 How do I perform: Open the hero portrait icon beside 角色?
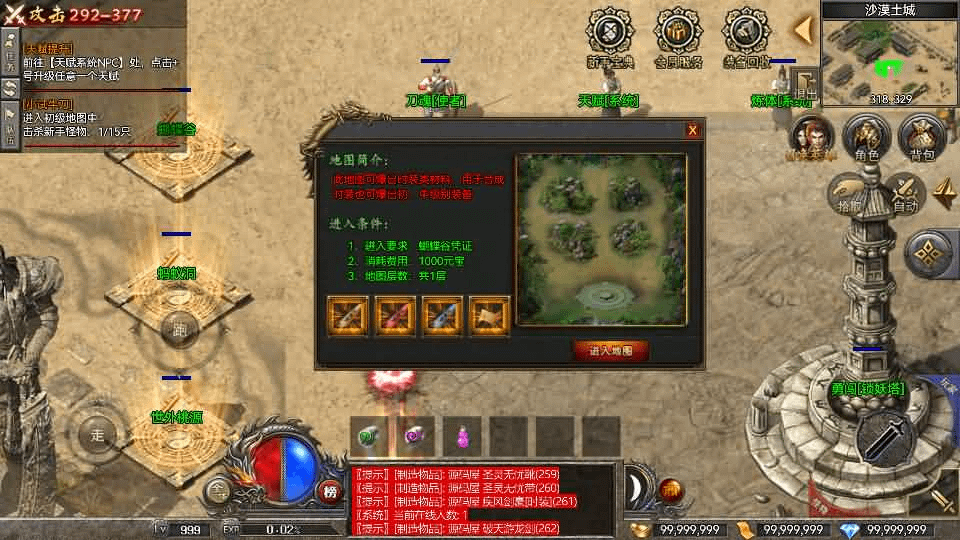810,138
